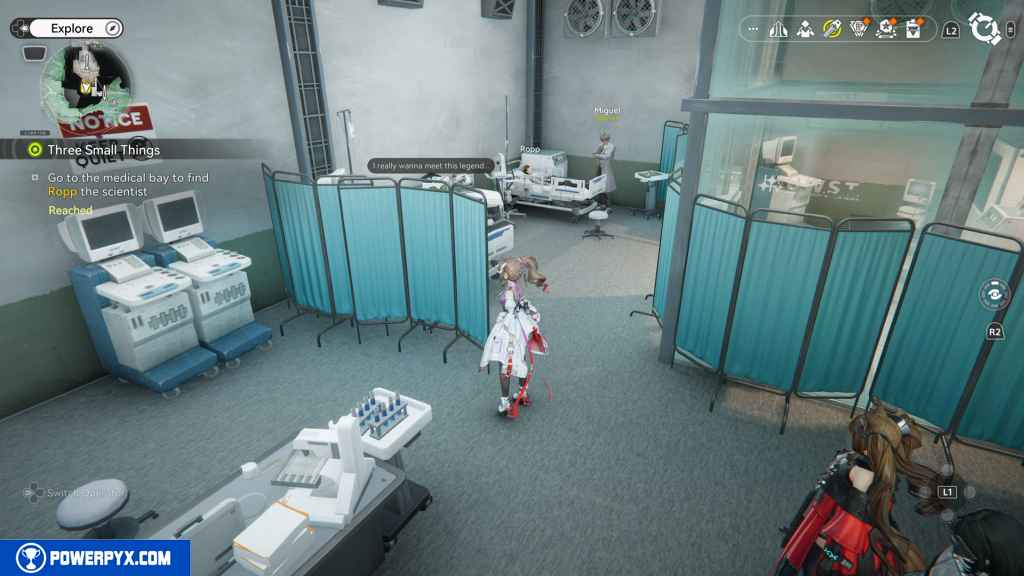The width and height of the screenshot is (1024, 576).
Task: Click the green-circled capsule icon
Action: (832, 29)
